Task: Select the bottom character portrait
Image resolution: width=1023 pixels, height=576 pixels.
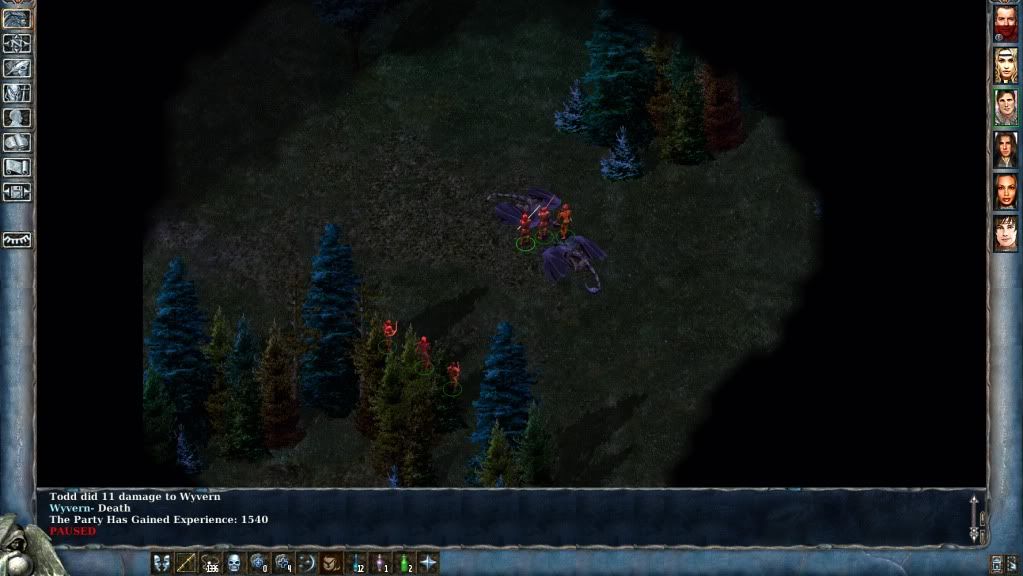Action: pos(1005,233)
